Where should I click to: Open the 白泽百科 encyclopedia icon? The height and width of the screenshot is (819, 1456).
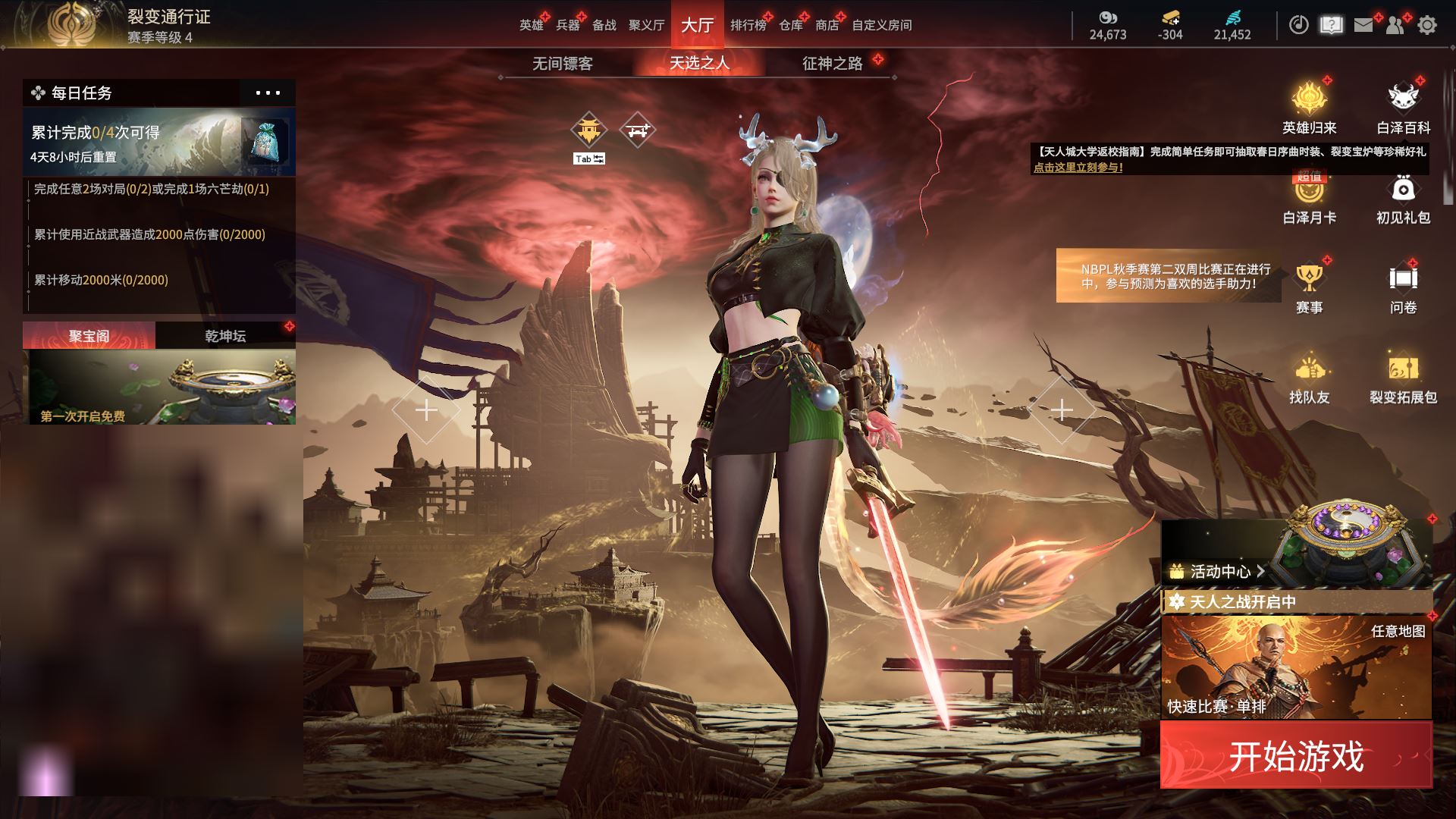click(x=1403, y=108)
